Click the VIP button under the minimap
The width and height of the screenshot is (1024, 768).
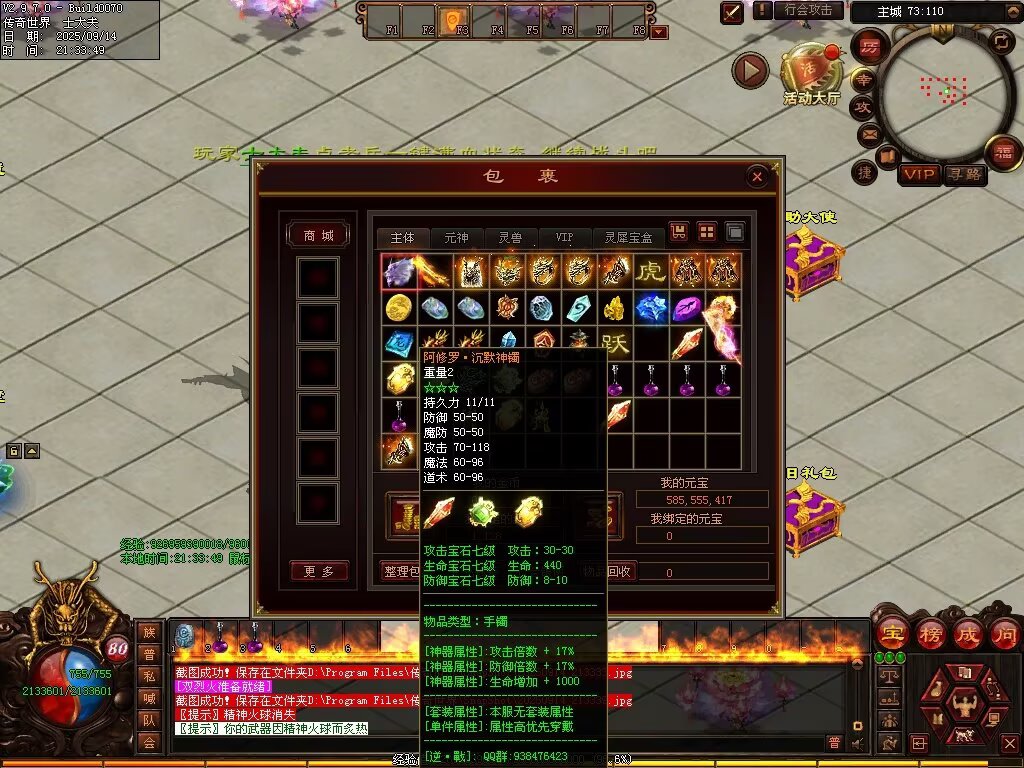918,175
